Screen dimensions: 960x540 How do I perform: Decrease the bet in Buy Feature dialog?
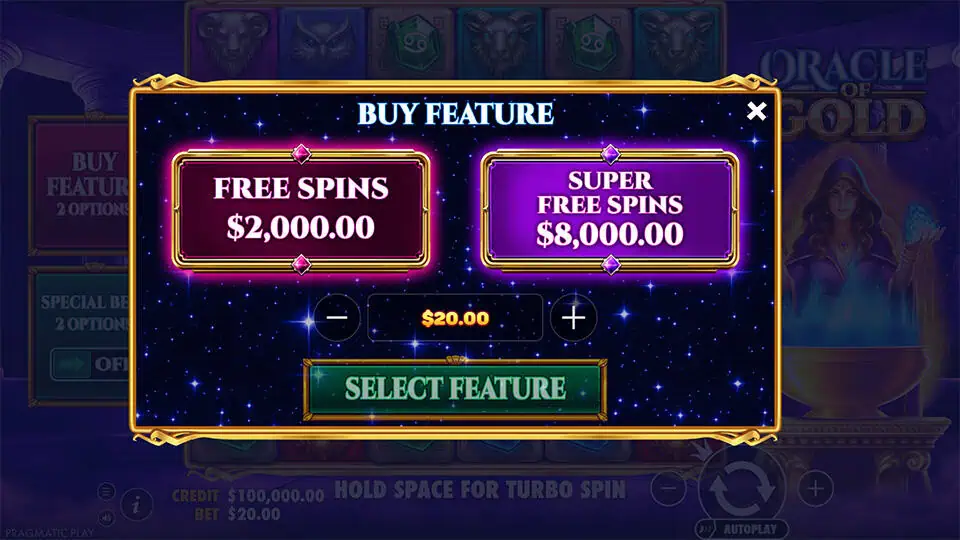(x=337, y=318)
